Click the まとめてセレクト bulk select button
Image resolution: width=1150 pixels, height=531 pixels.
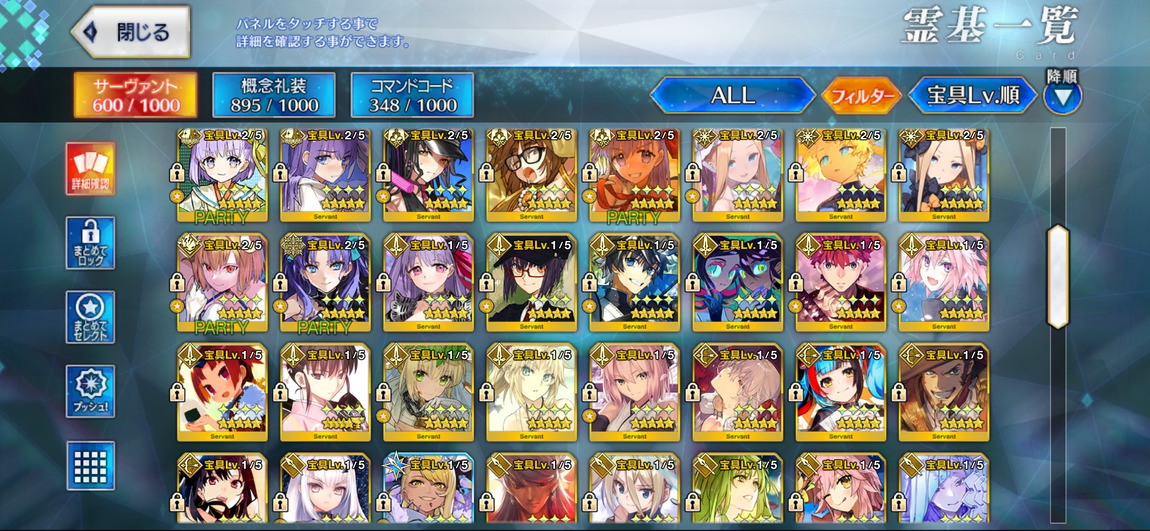[x=90, y=317]
